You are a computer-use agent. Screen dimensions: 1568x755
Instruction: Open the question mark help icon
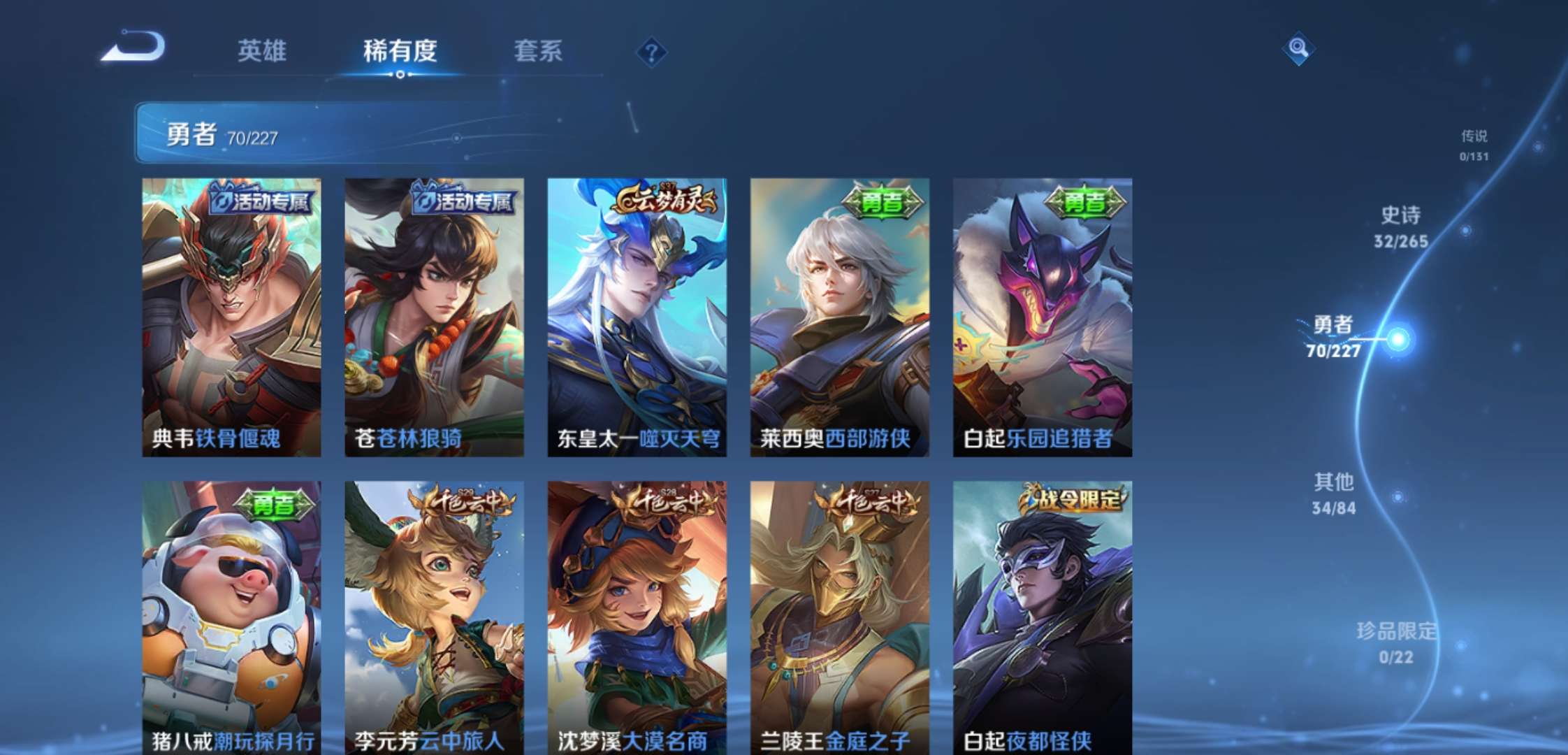click(x=651, y=52)
